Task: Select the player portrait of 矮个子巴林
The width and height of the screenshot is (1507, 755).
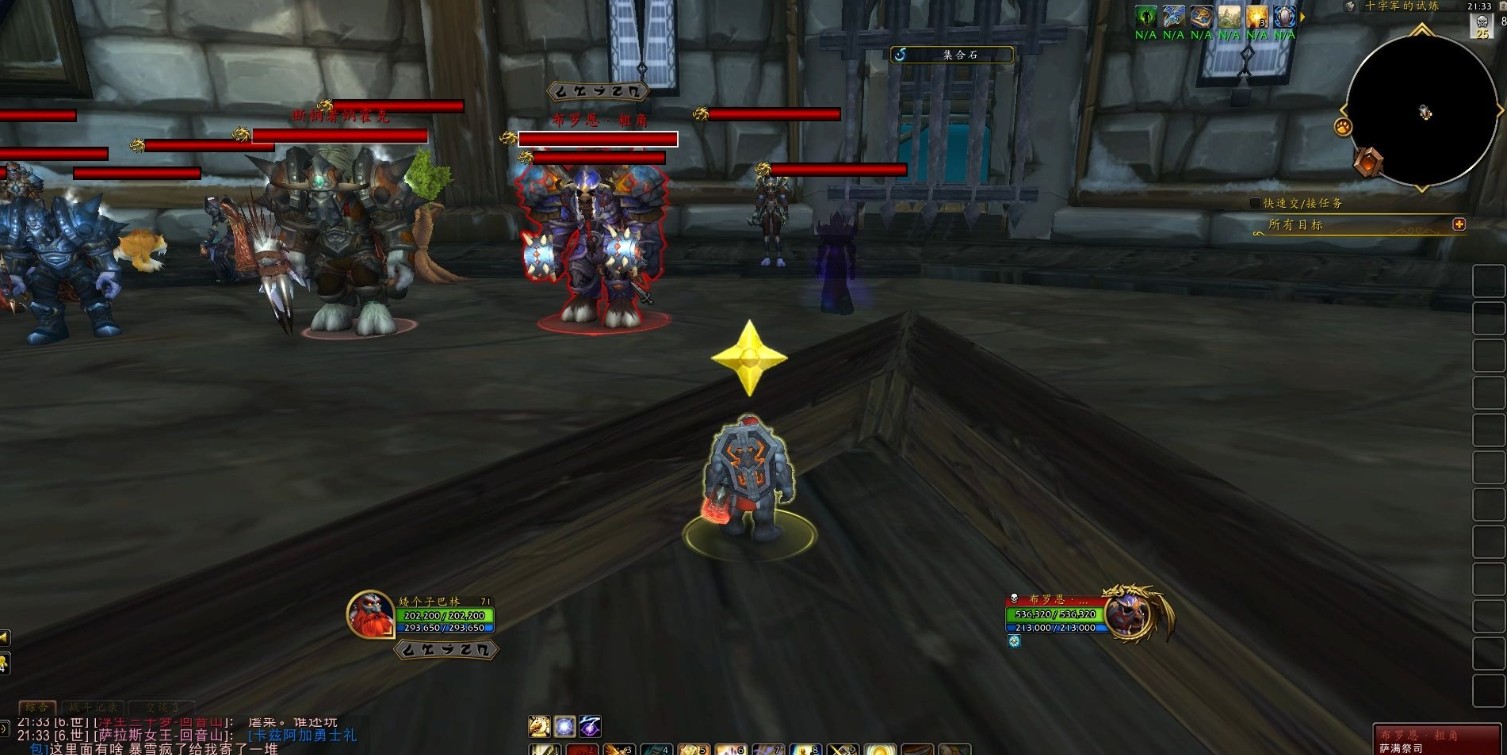Action: click(x=370, y=613)
